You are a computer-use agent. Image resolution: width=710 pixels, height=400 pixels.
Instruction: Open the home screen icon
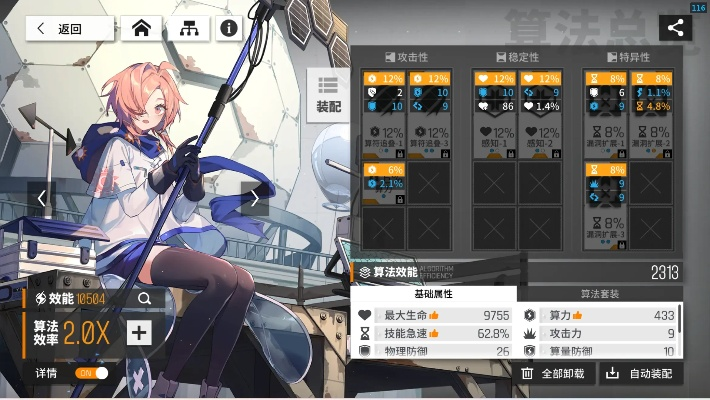141,28
